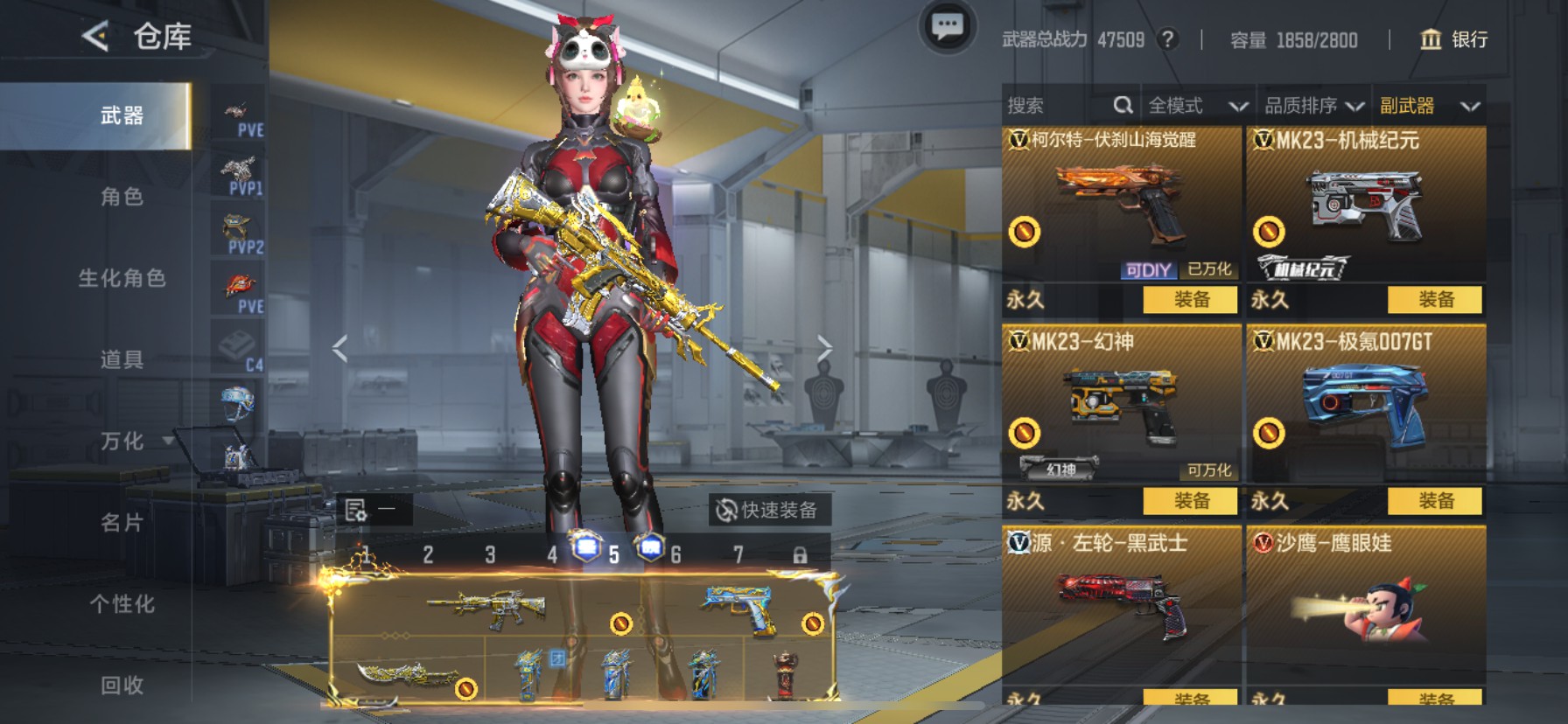Activate 快速装备 quick equip
The width and height of the screenshot is (1568, 724).
[x=768, y=510]
